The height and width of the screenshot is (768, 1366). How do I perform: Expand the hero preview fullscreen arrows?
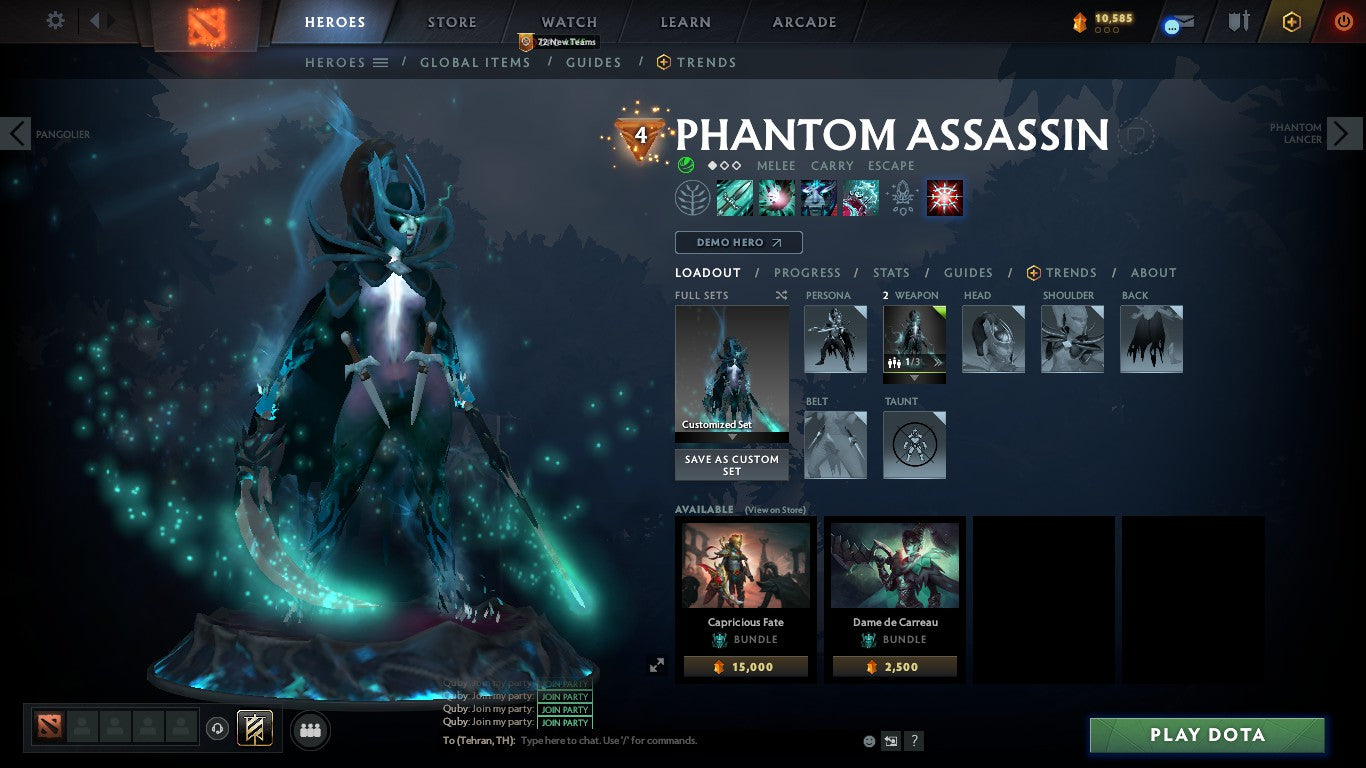pos(657,664)
